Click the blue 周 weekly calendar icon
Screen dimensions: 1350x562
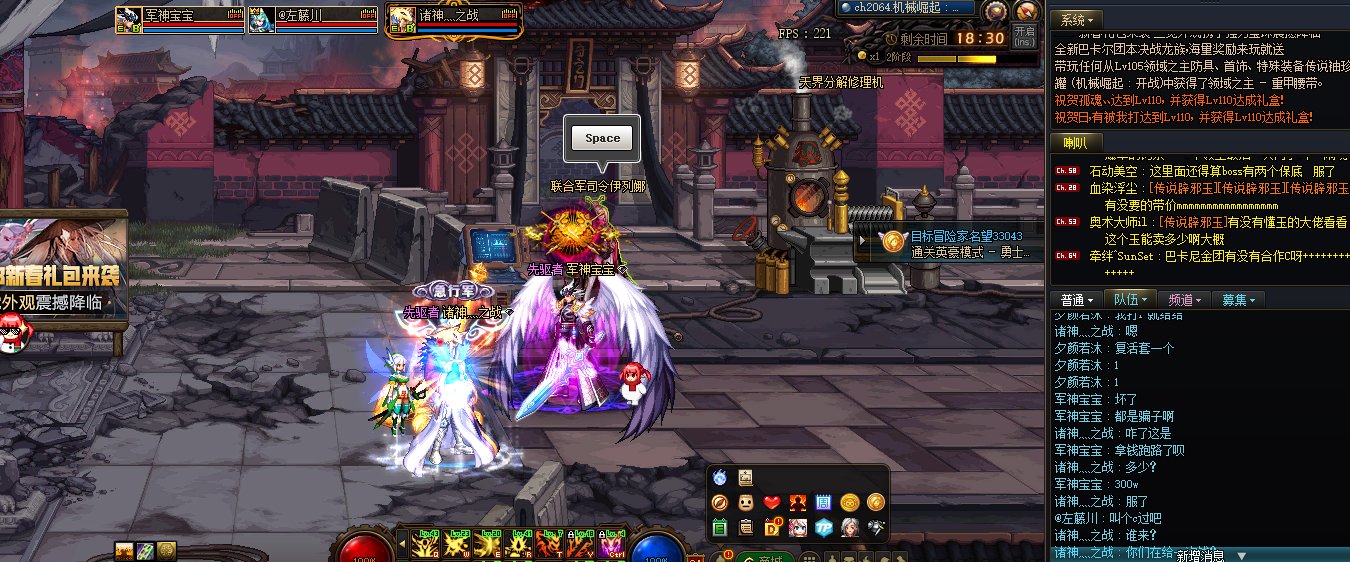click(824, 502)
